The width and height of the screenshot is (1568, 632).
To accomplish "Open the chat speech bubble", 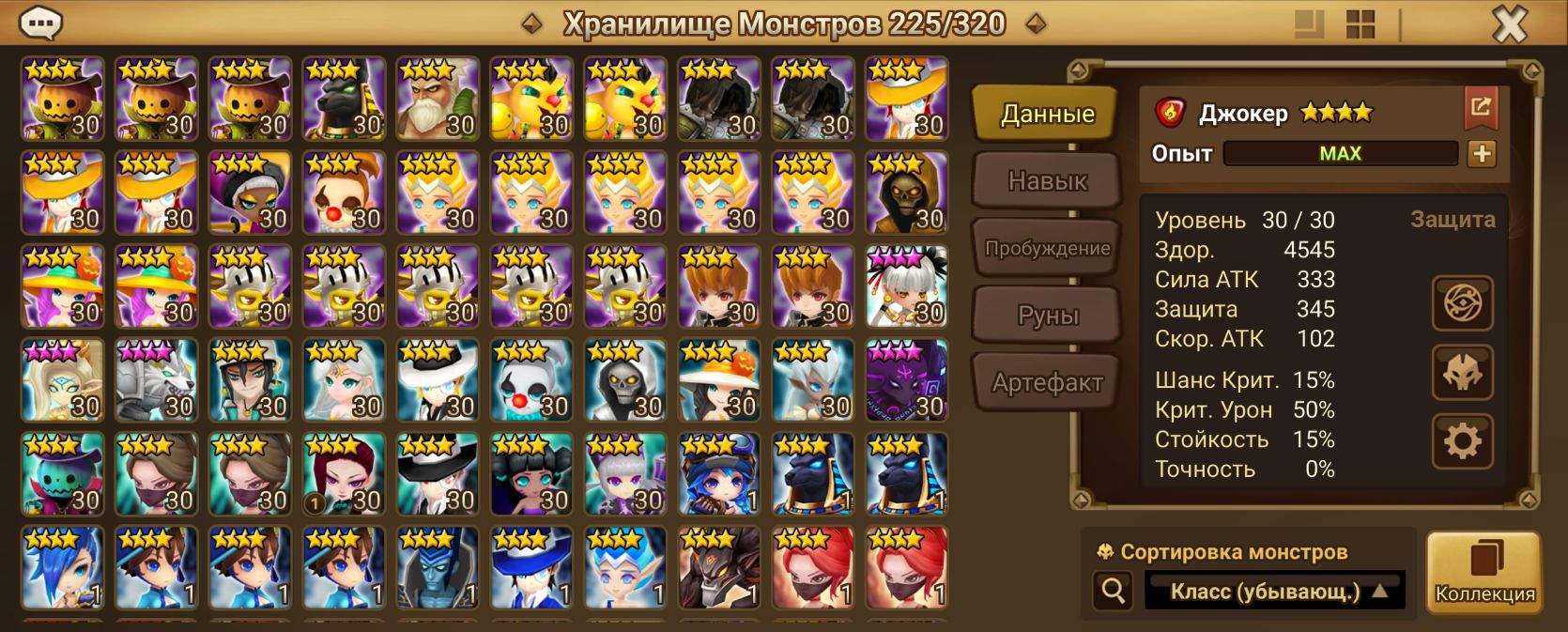I will point(41,23).
